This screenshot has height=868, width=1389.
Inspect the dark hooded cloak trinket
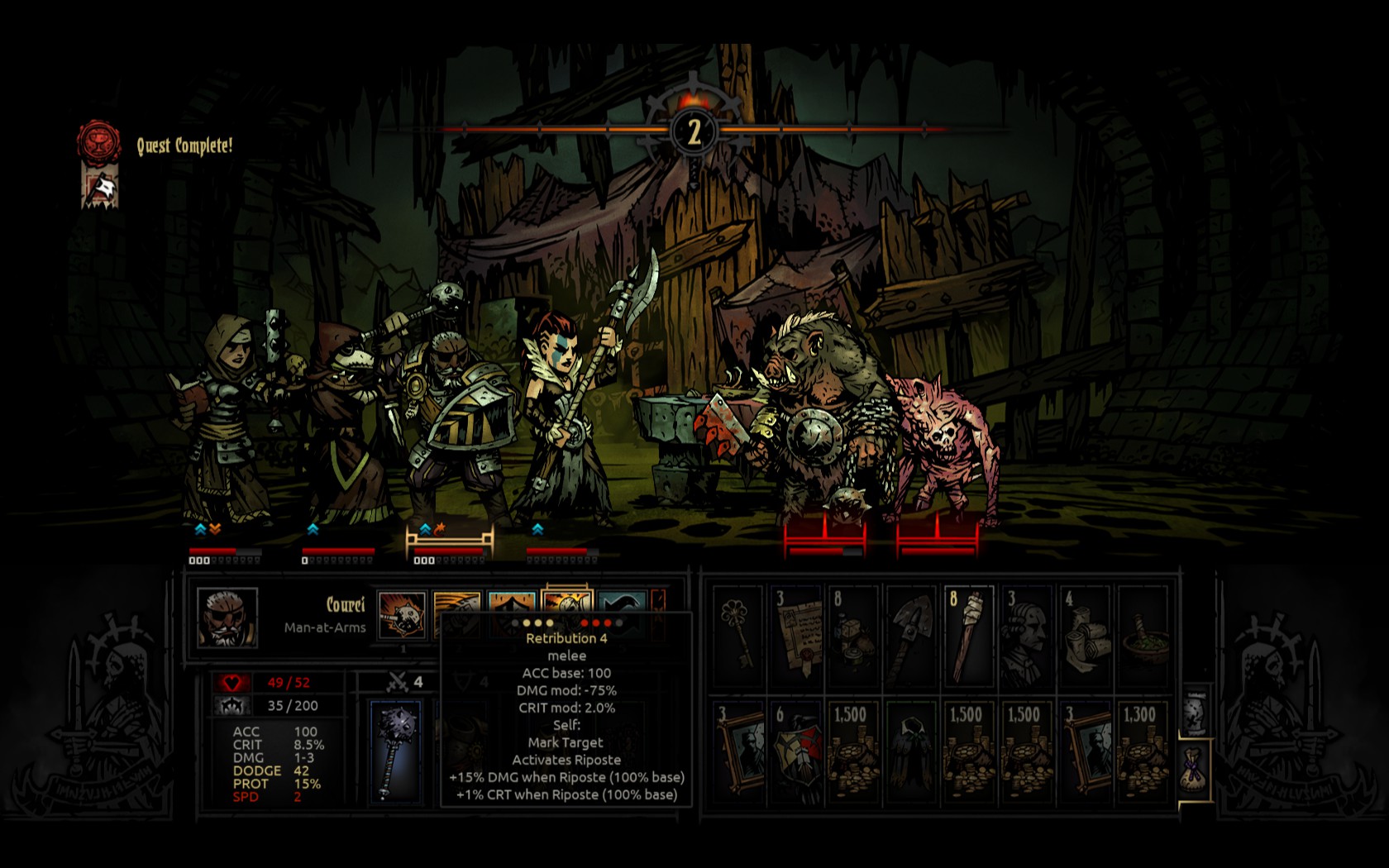912,751
